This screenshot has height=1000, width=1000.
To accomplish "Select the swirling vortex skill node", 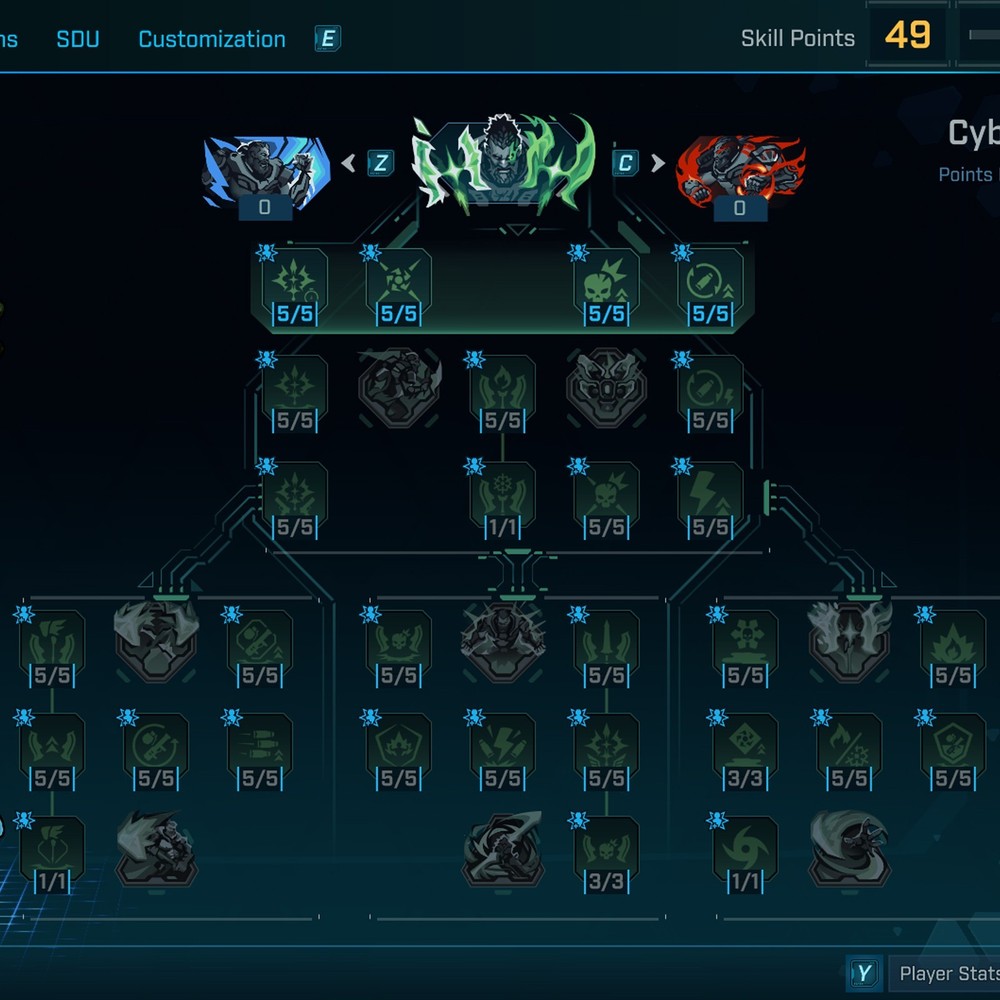I will 745,851.
